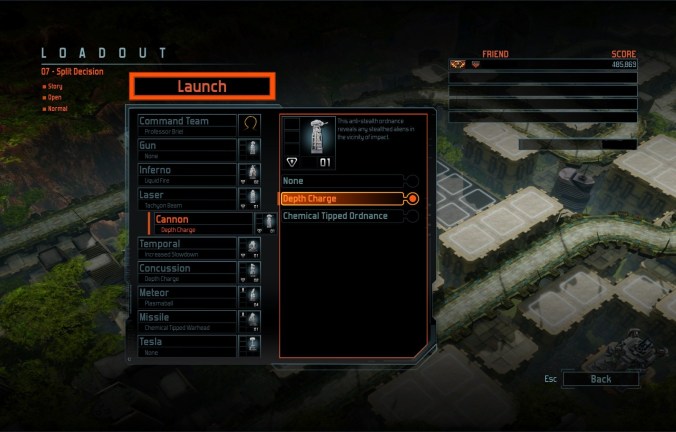The height and width of the screenshot is (432, 676).
Task: Open the Missile tower row
Action: click(186, 320)
